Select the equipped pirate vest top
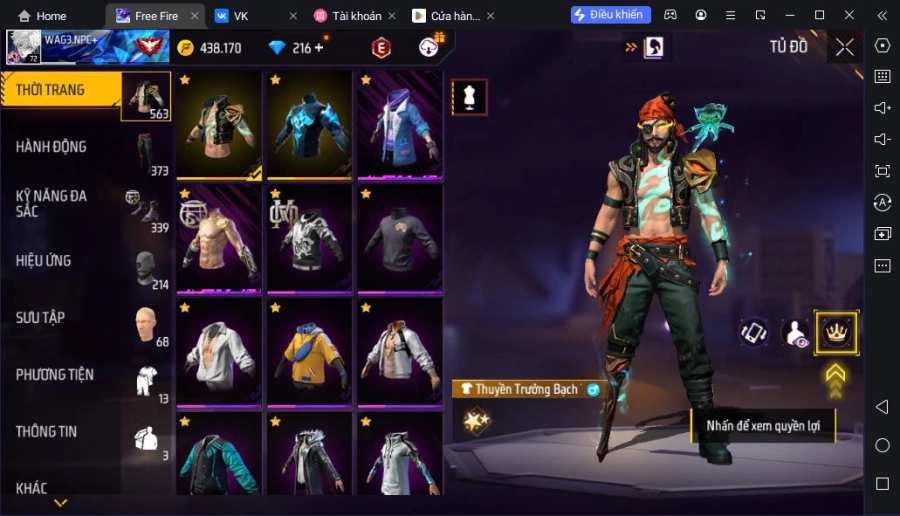The image size is (900, 516). [x=220, y=126]
